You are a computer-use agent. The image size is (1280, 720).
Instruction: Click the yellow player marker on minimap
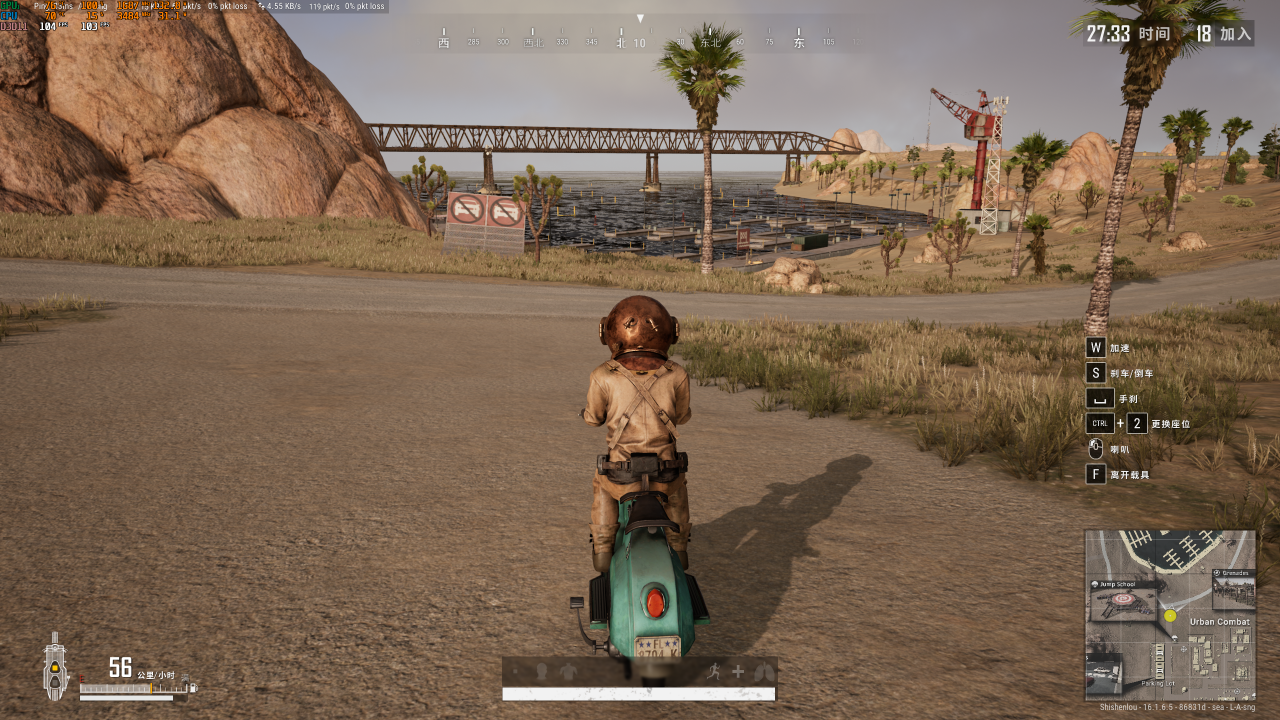1170,616
